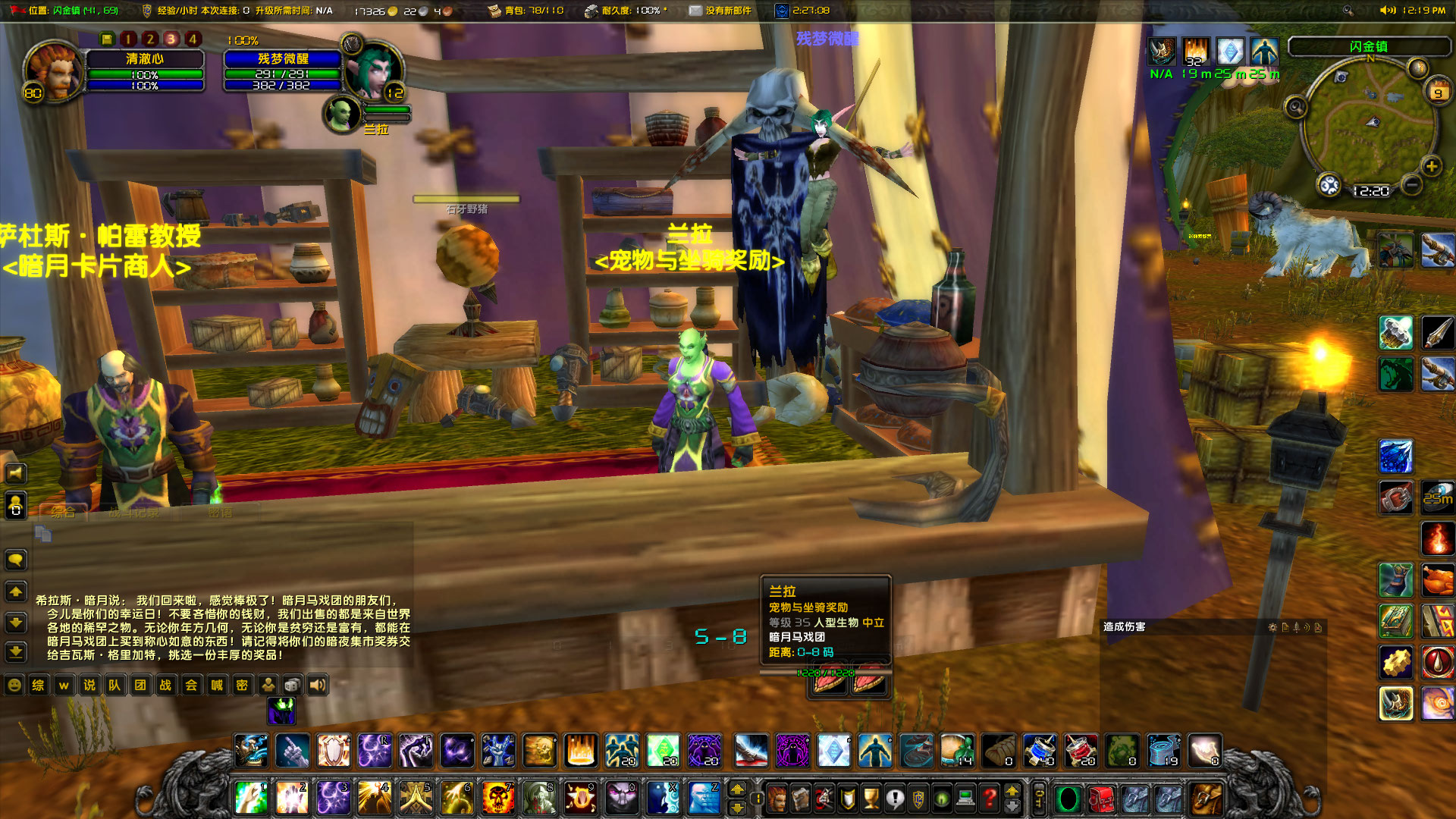The width and height of the screenshot is (1456, 819).
Task: Open the achievements trophy icon
Action: pos(871,799)
